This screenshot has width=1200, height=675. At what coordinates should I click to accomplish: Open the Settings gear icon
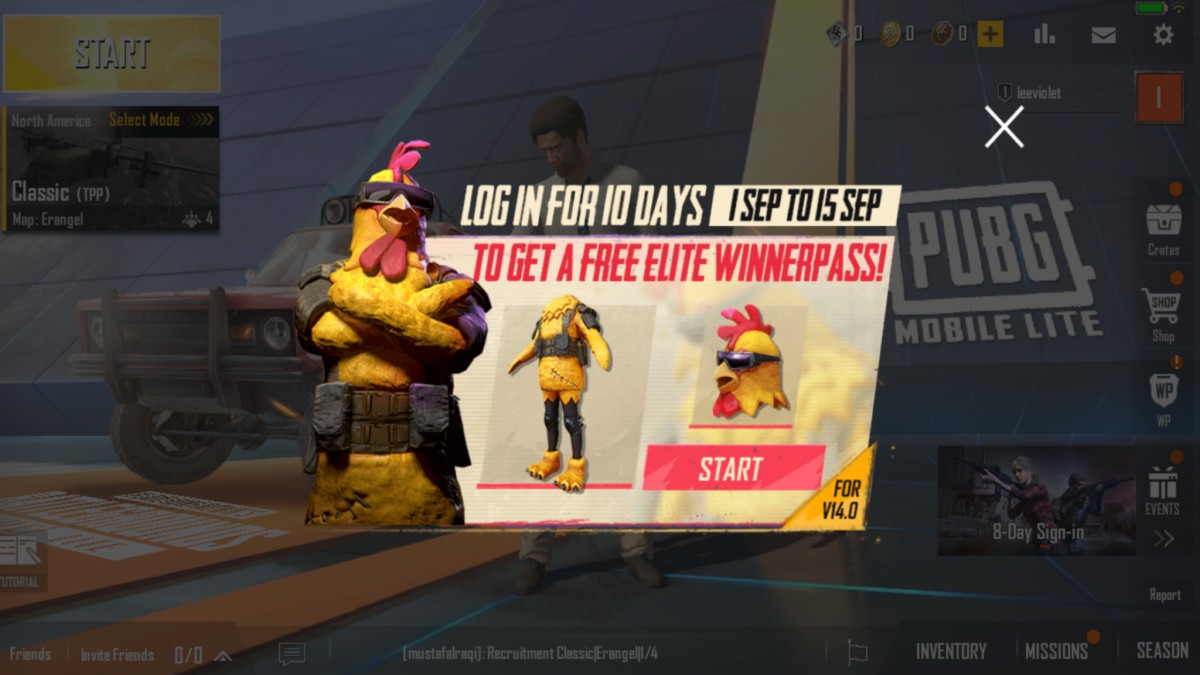click(x=1163, y=35)
